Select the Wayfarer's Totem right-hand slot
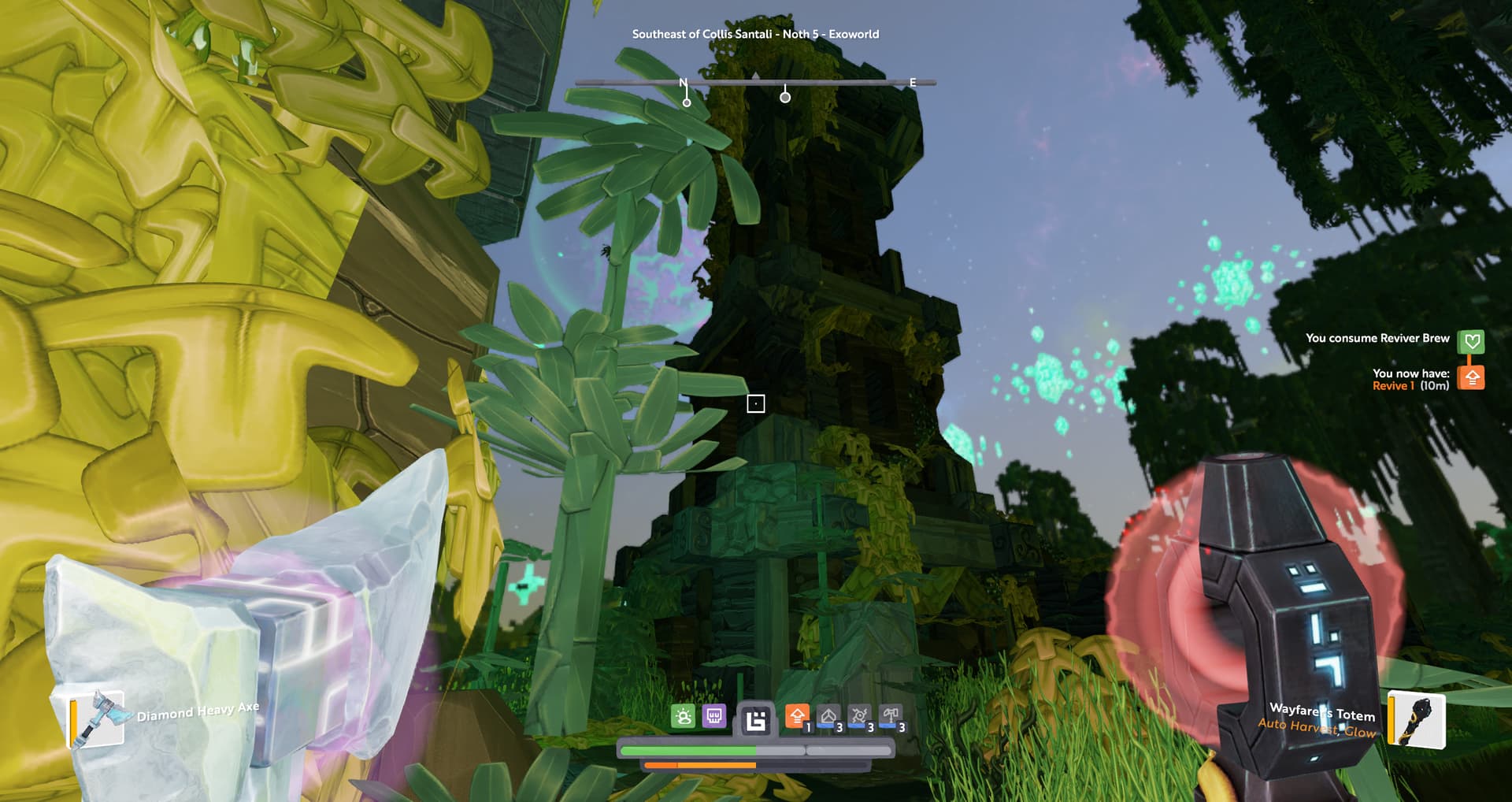Screen dimensions: 1512x802 1417,719
